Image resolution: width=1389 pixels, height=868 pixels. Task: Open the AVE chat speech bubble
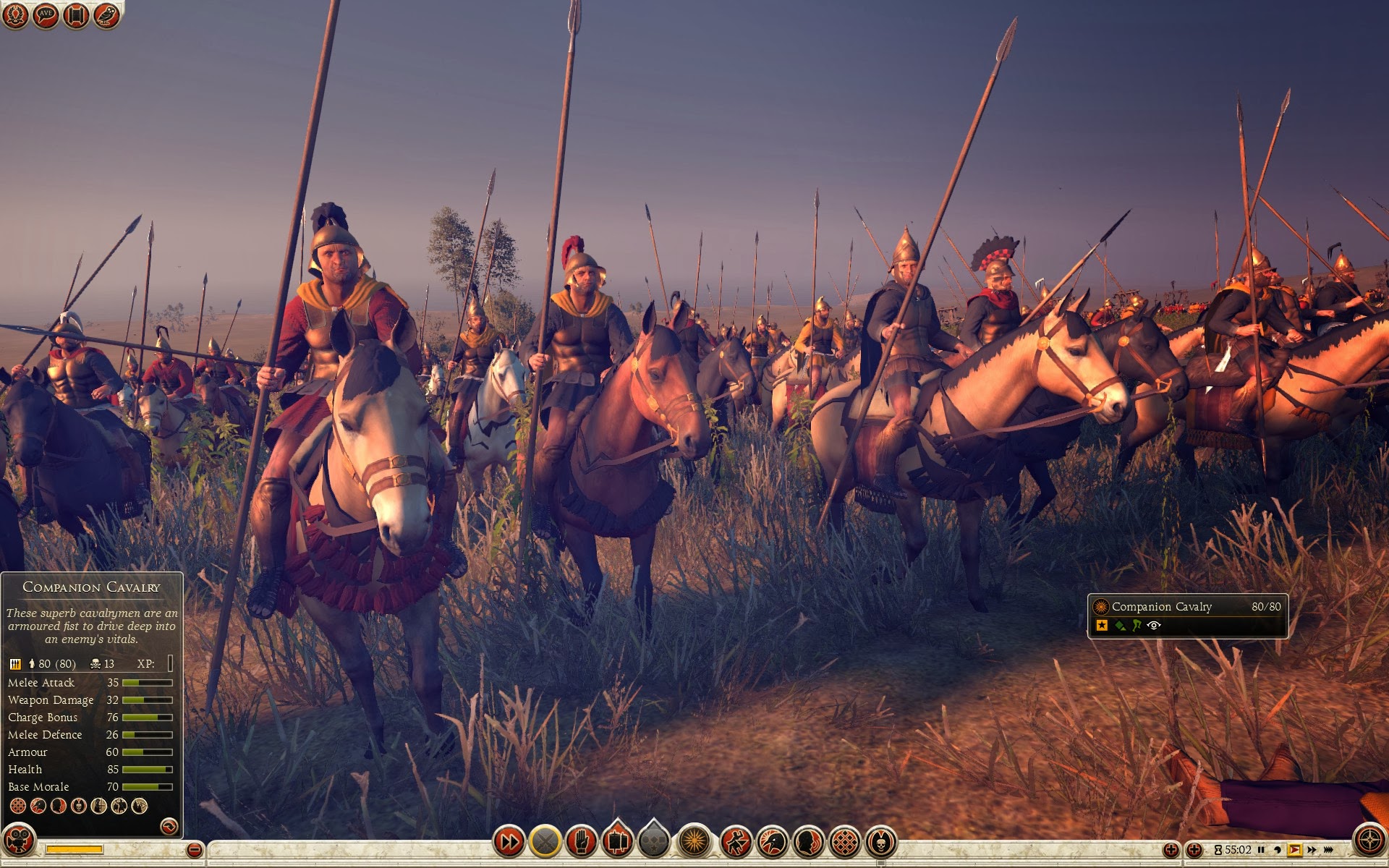click(46, 15)
